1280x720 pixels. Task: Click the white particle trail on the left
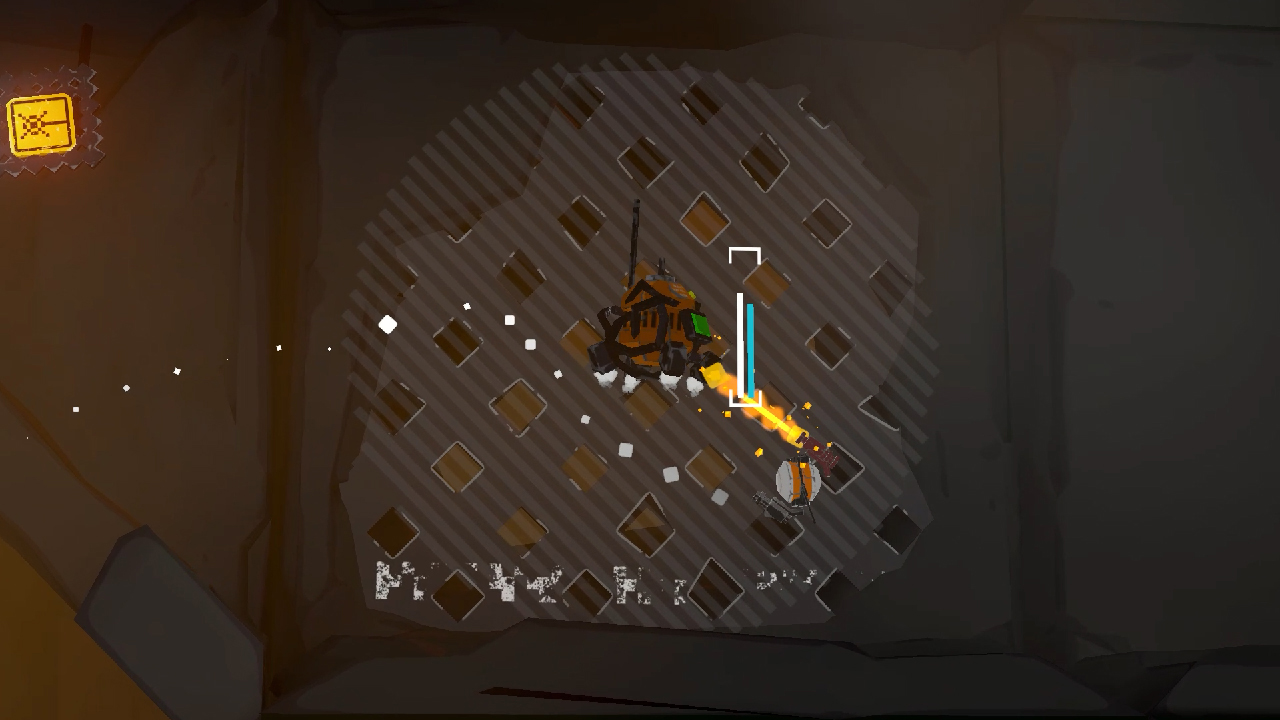[x=175, y=370]
